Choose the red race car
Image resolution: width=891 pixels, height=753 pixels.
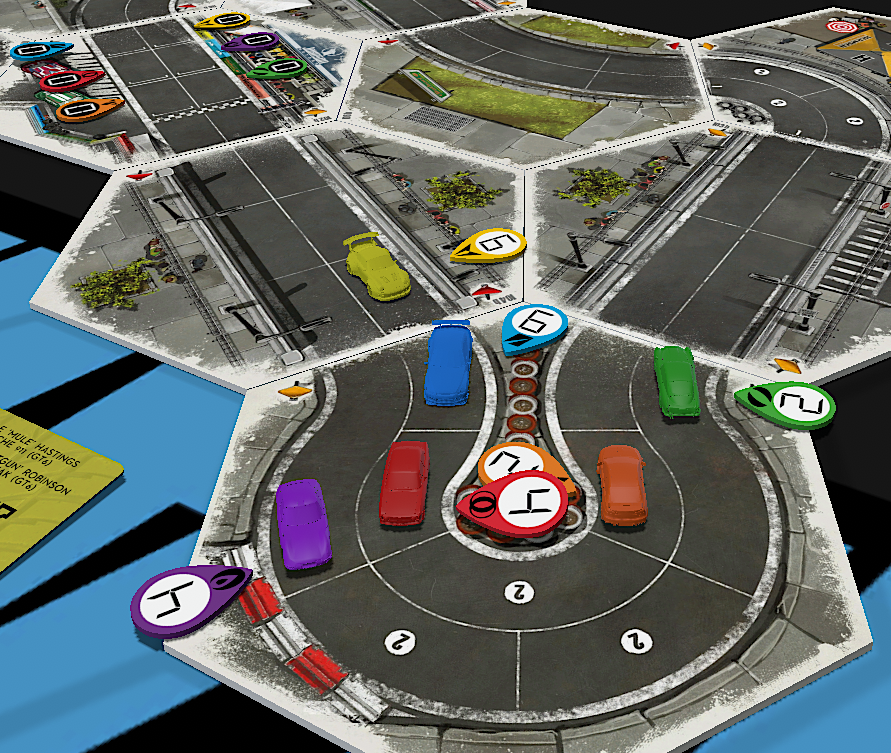[404, 482]
